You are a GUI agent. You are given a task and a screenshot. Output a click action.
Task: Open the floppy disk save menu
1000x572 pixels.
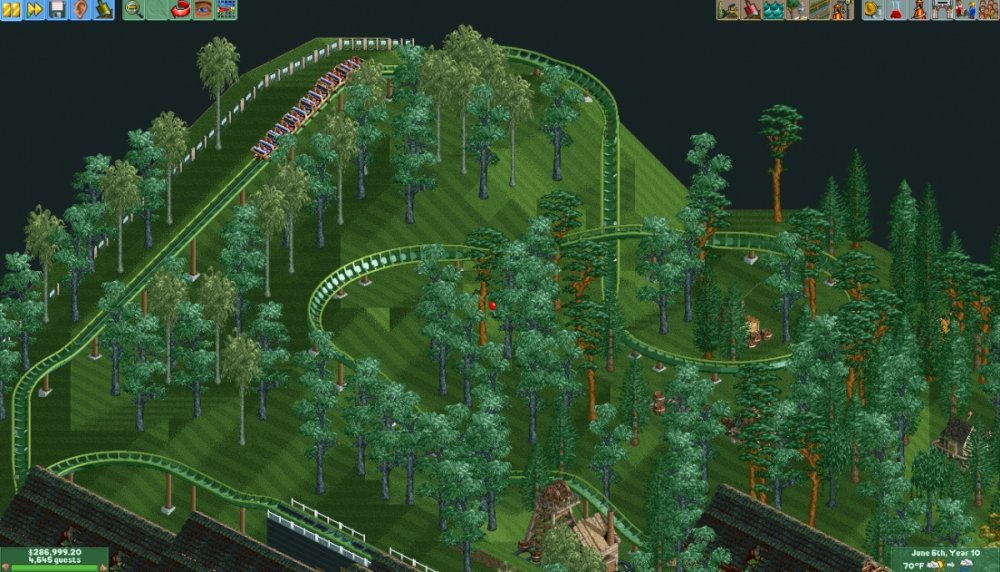57,10
